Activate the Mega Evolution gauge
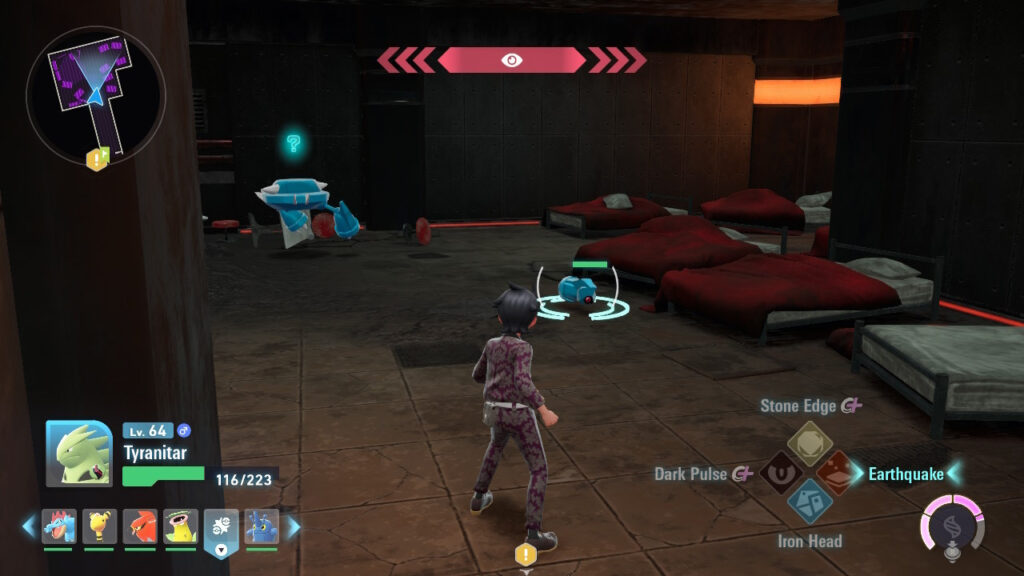This screenshot has width=1024, height=576. (952, 522)
